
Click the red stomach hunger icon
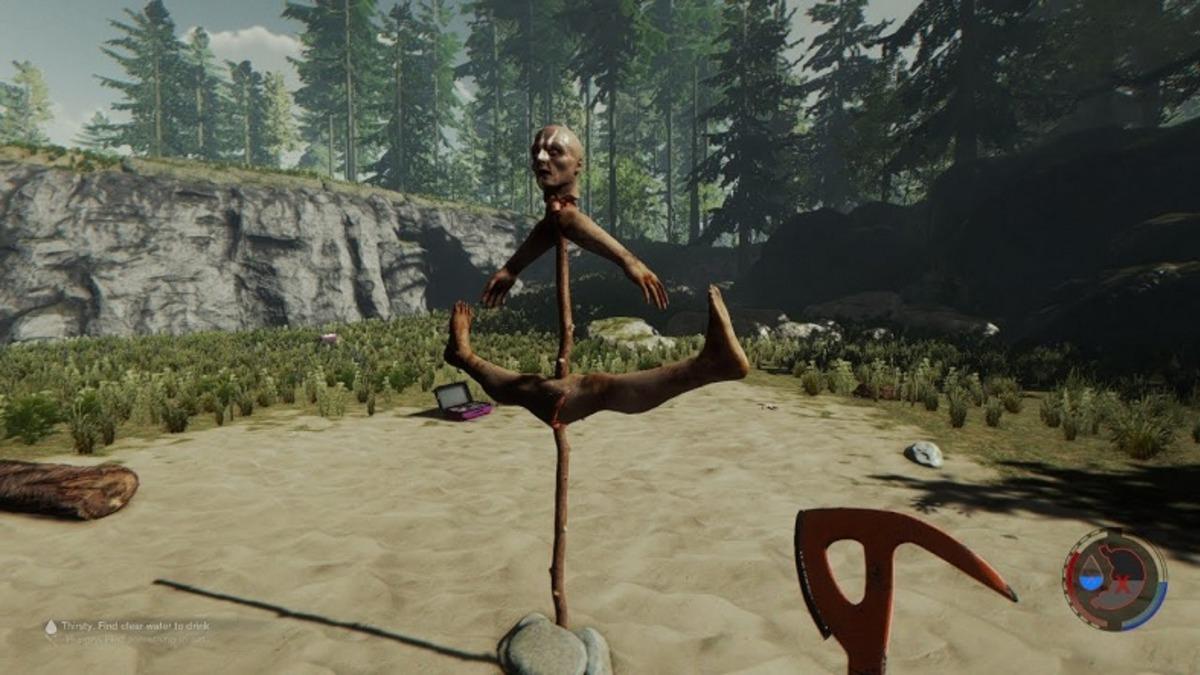(1124, 578)
